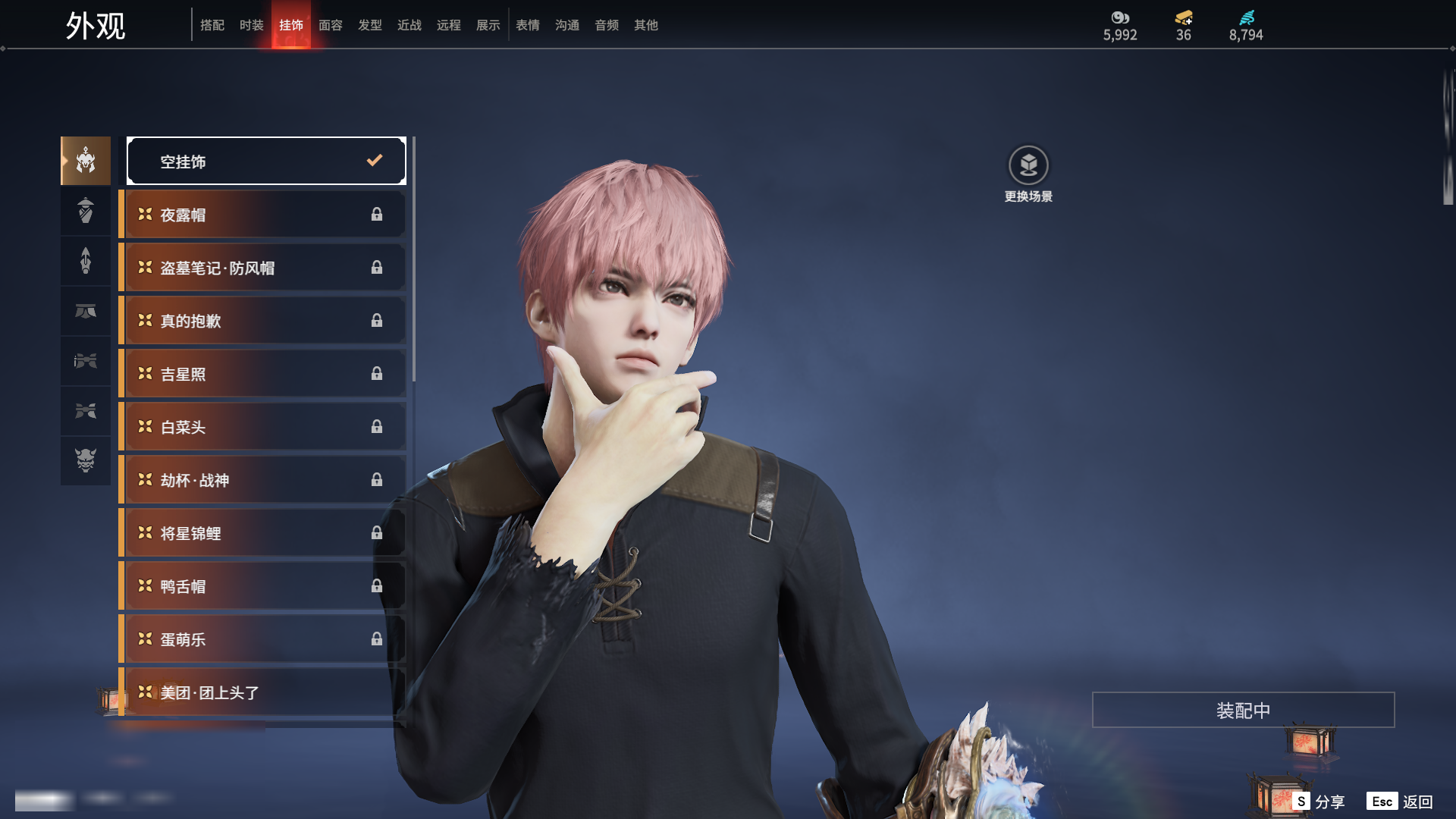Select the 空挂饰 entry

click(266, 161)
